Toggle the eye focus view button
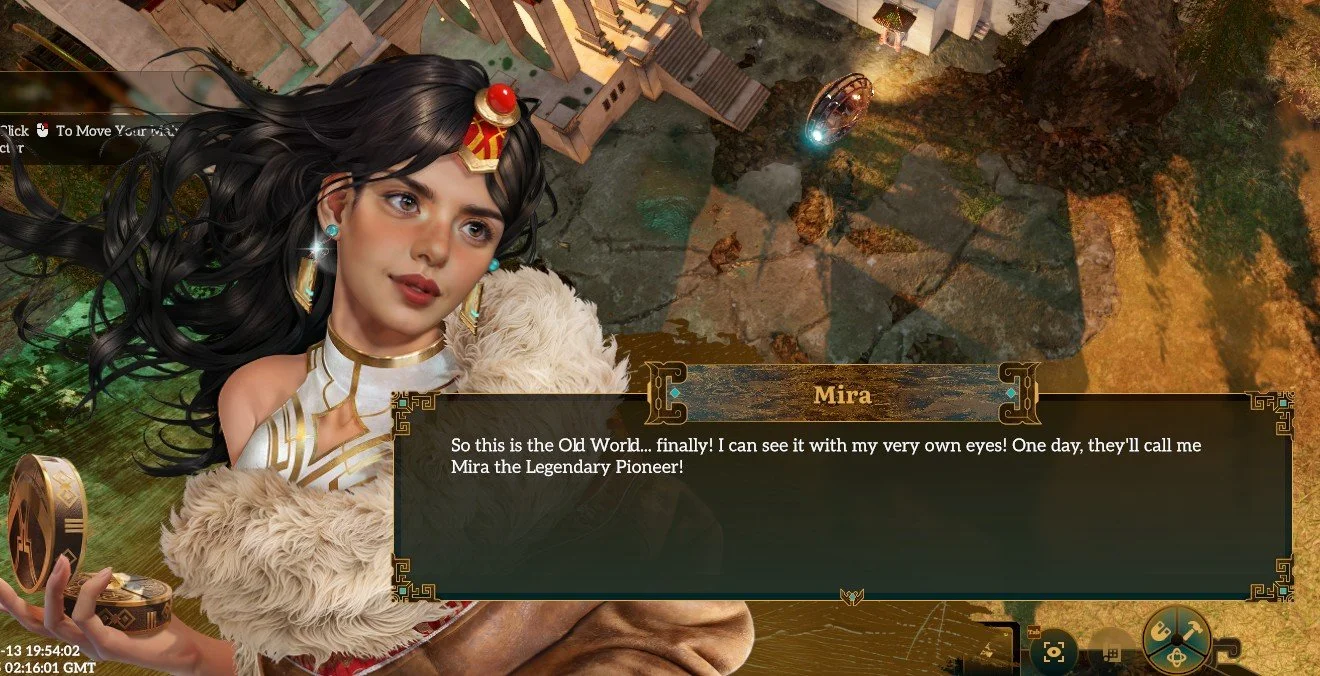This screenshot has height=676, width=1320. click(x=1053, y=653)
